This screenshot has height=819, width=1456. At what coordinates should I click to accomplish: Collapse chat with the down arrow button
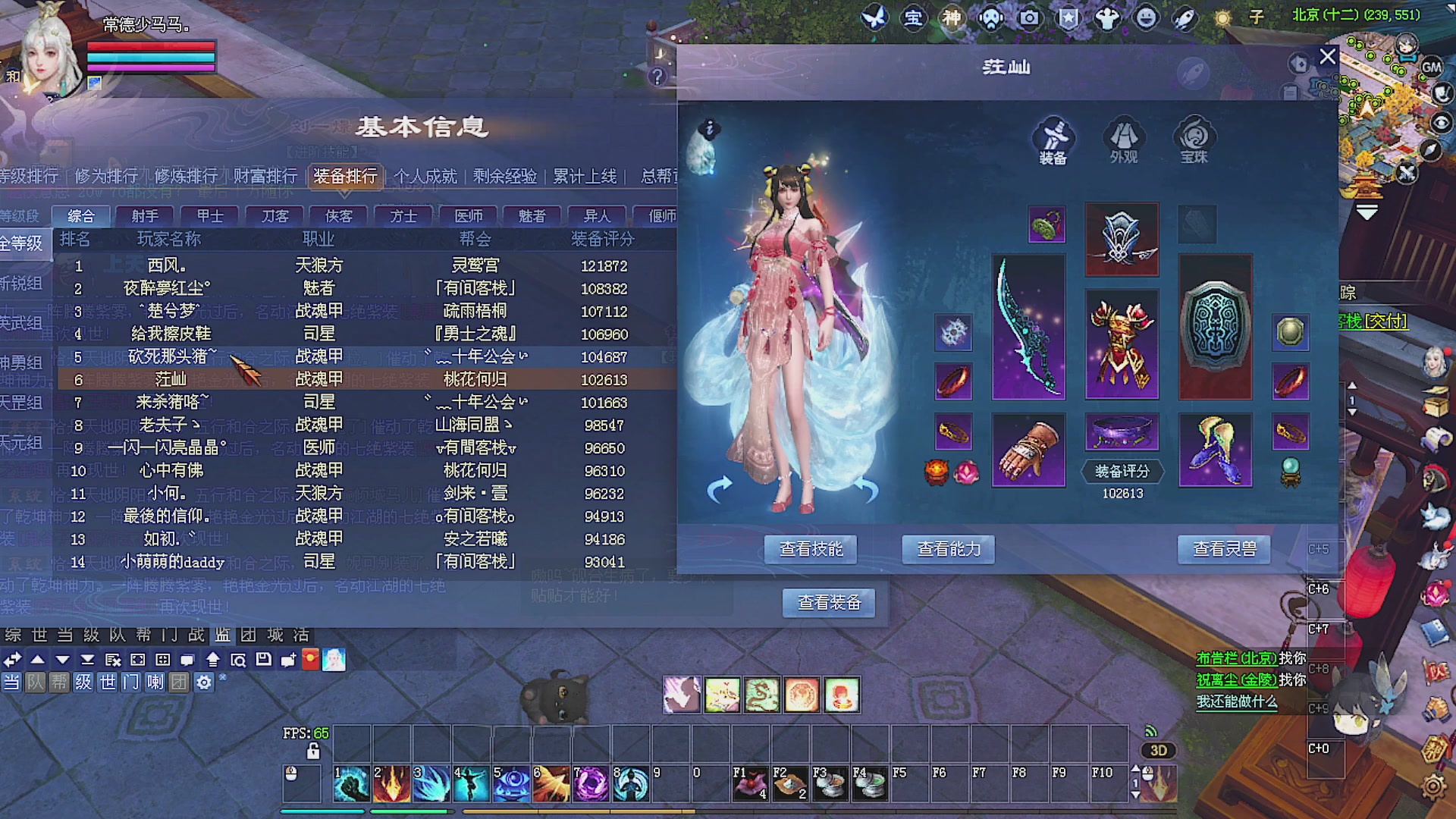[x=63, y=661]
